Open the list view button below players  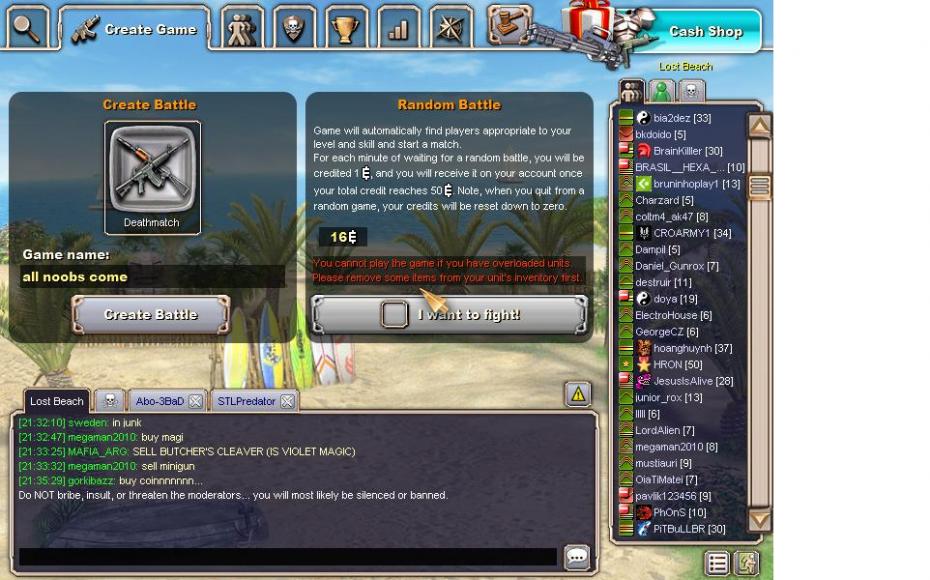(717, 562)
